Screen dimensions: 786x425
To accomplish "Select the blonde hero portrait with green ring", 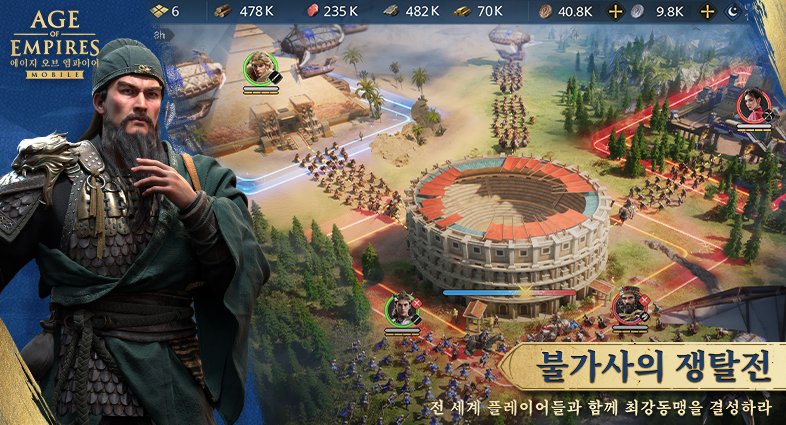I will pos(259,67).
